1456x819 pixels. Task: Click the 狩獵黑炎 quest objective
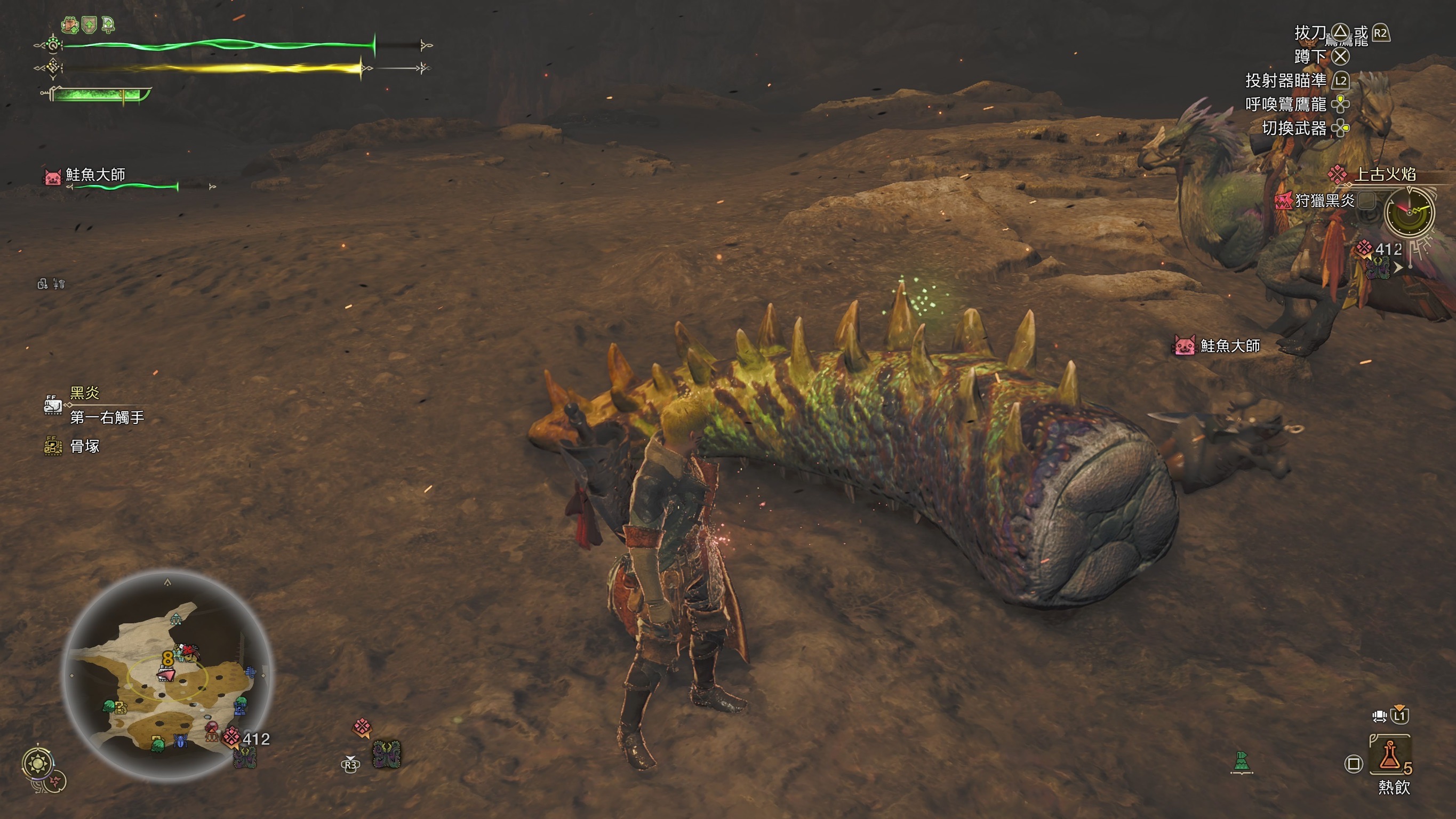click(1324, 200)
